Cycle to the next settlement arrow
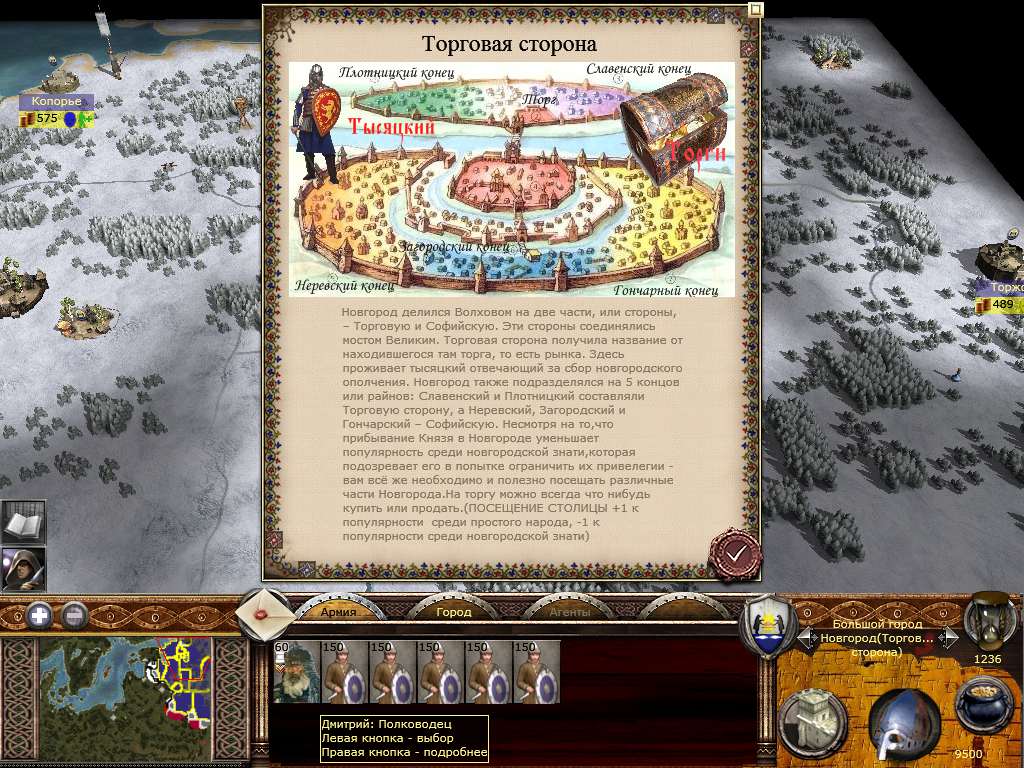This screenshot has width=1024, height=768. [950, 637]
